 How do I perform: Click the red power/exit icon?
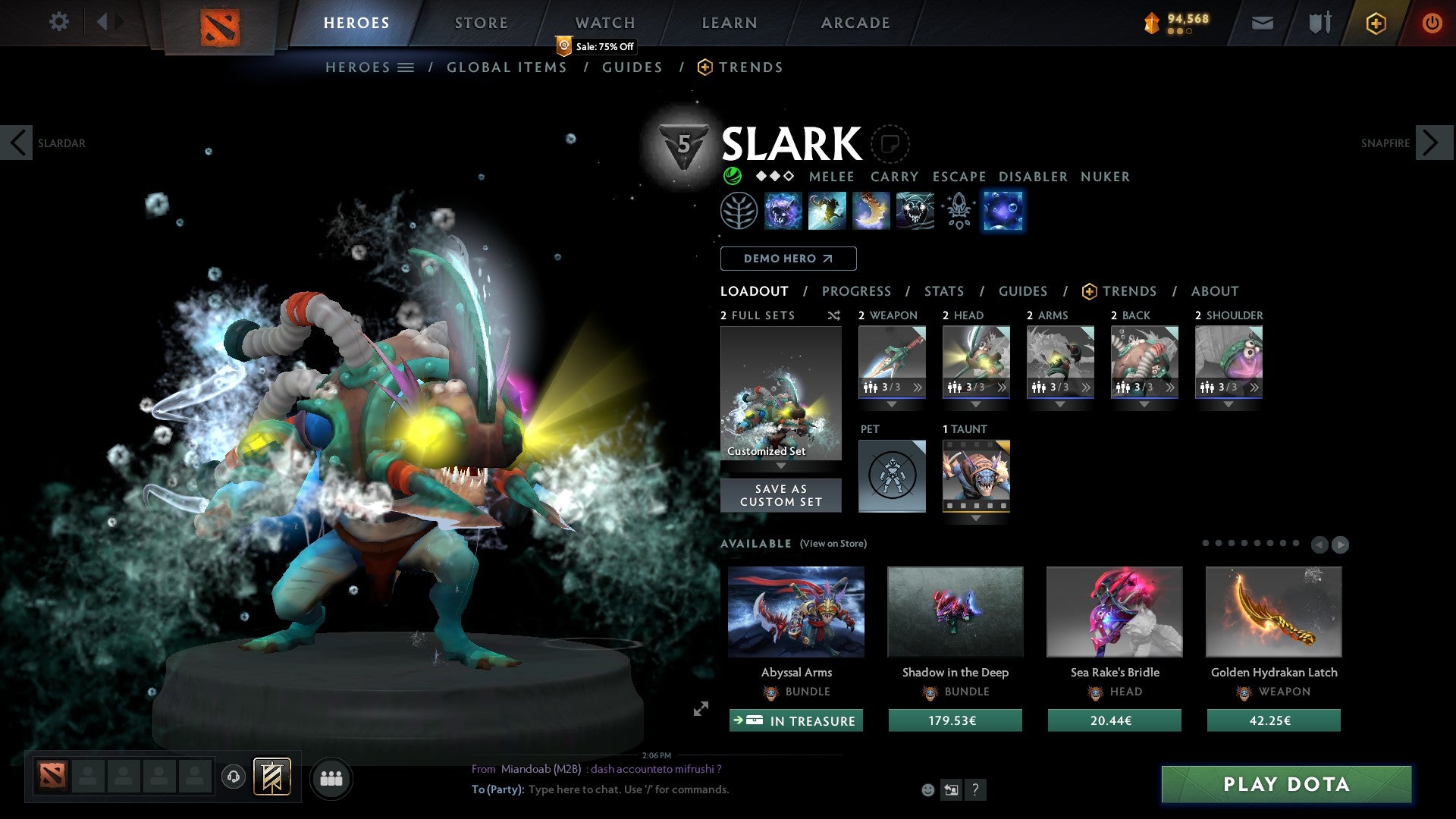(1432, 22)
